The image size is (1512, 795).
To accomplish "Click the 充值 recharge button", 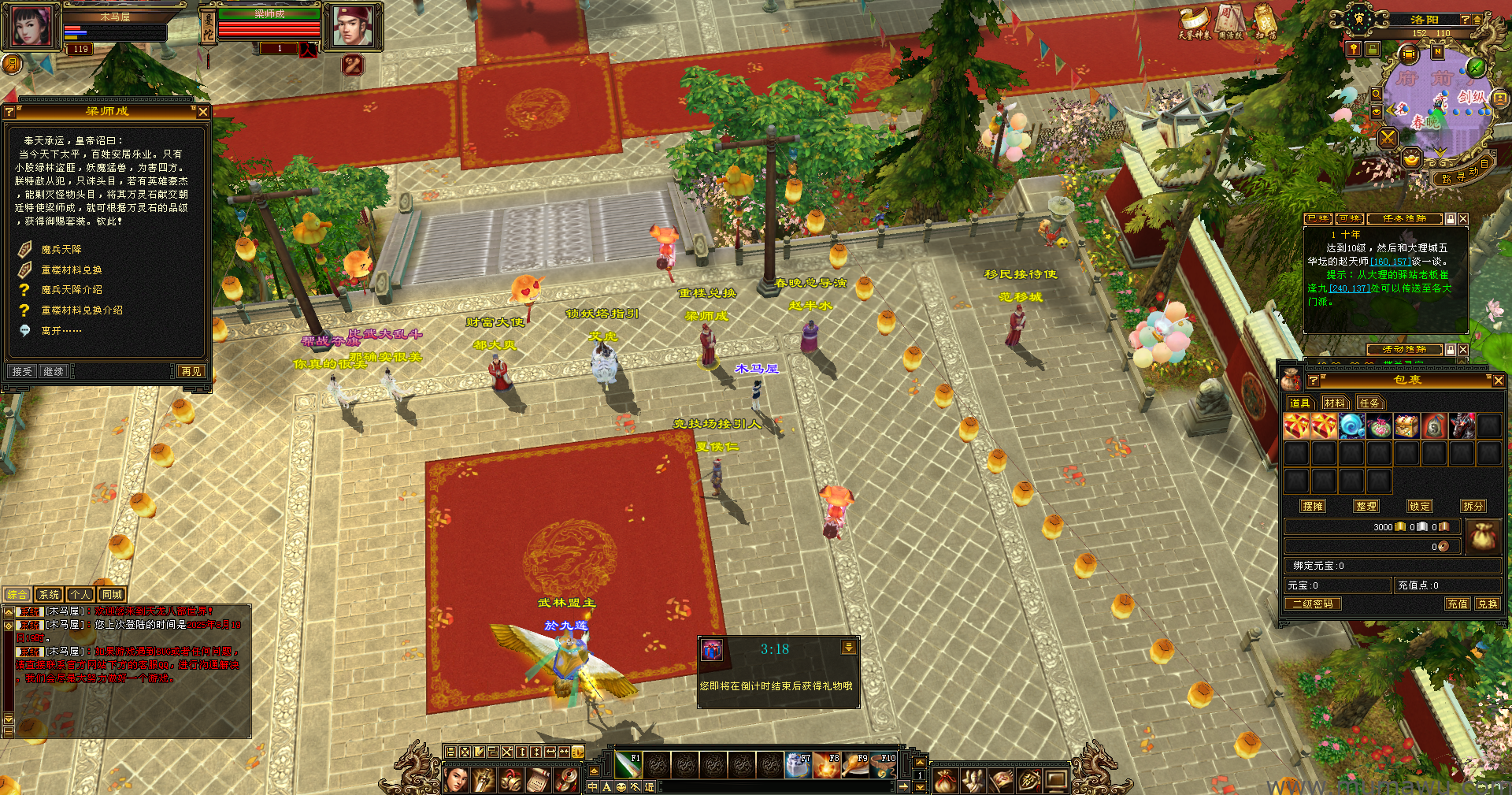I will [x=1457, y=604].
